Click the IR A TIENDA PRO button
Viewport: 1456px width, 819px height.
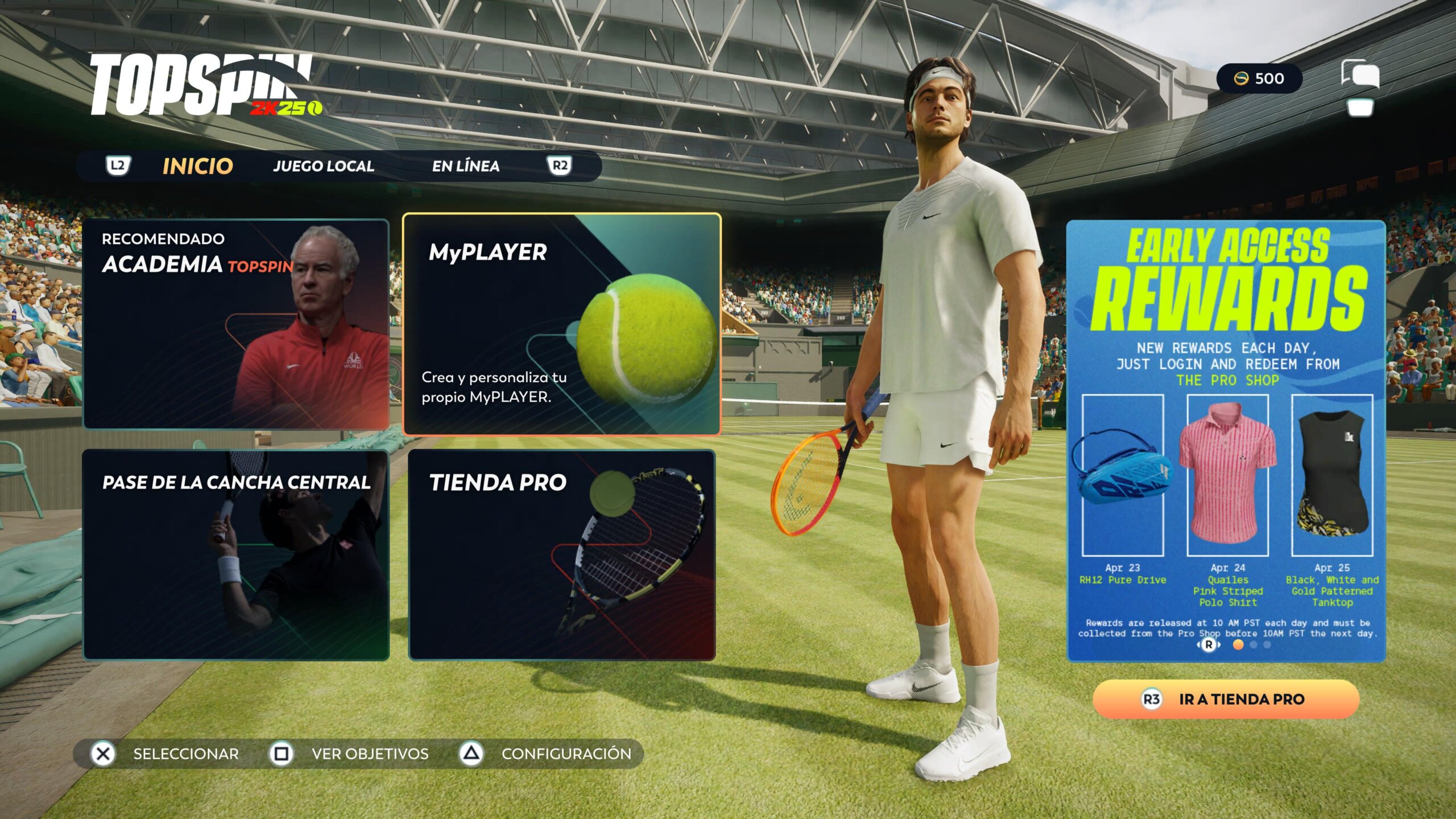(1226, 699)
